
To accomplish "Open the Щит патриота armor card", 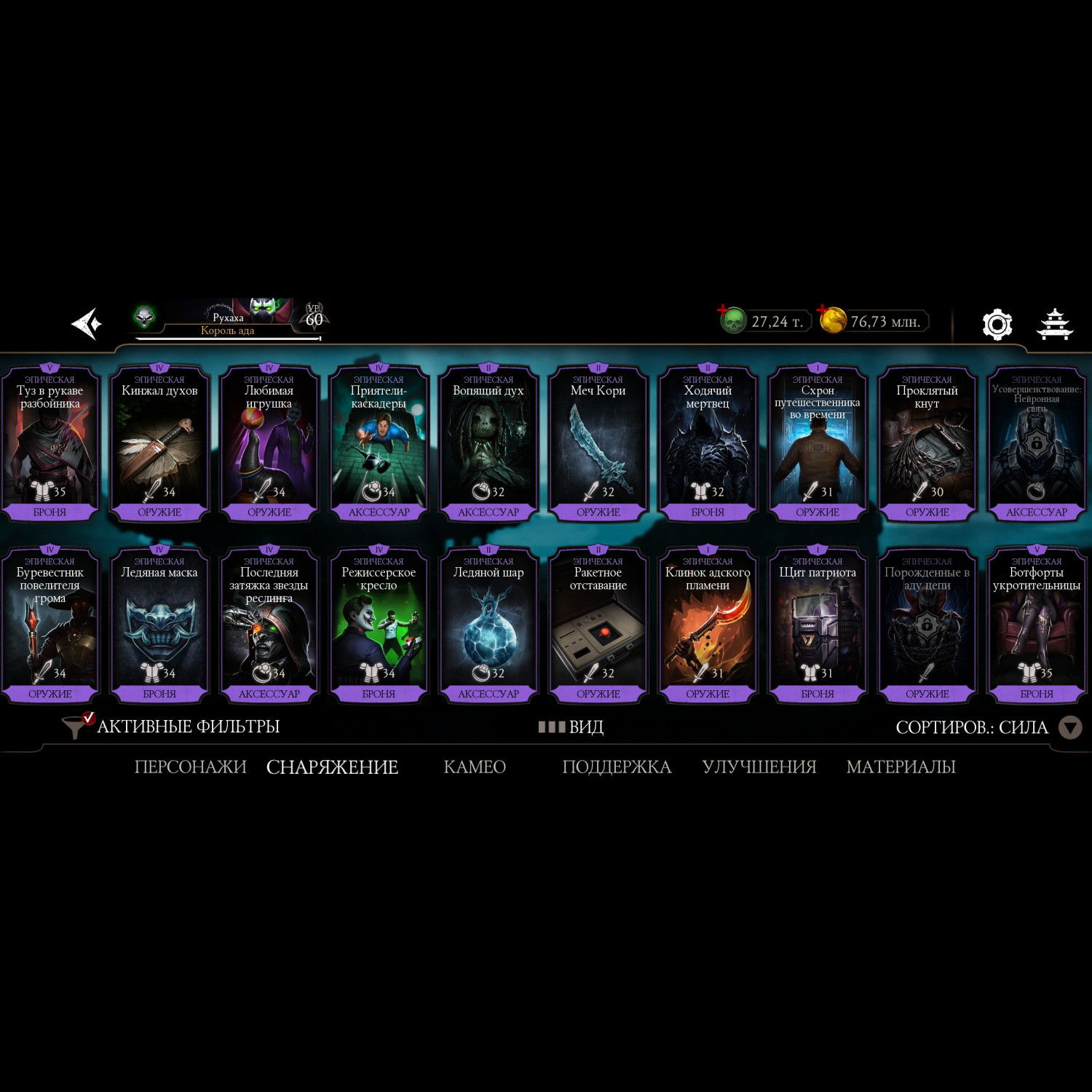I will tap(818, 626).
